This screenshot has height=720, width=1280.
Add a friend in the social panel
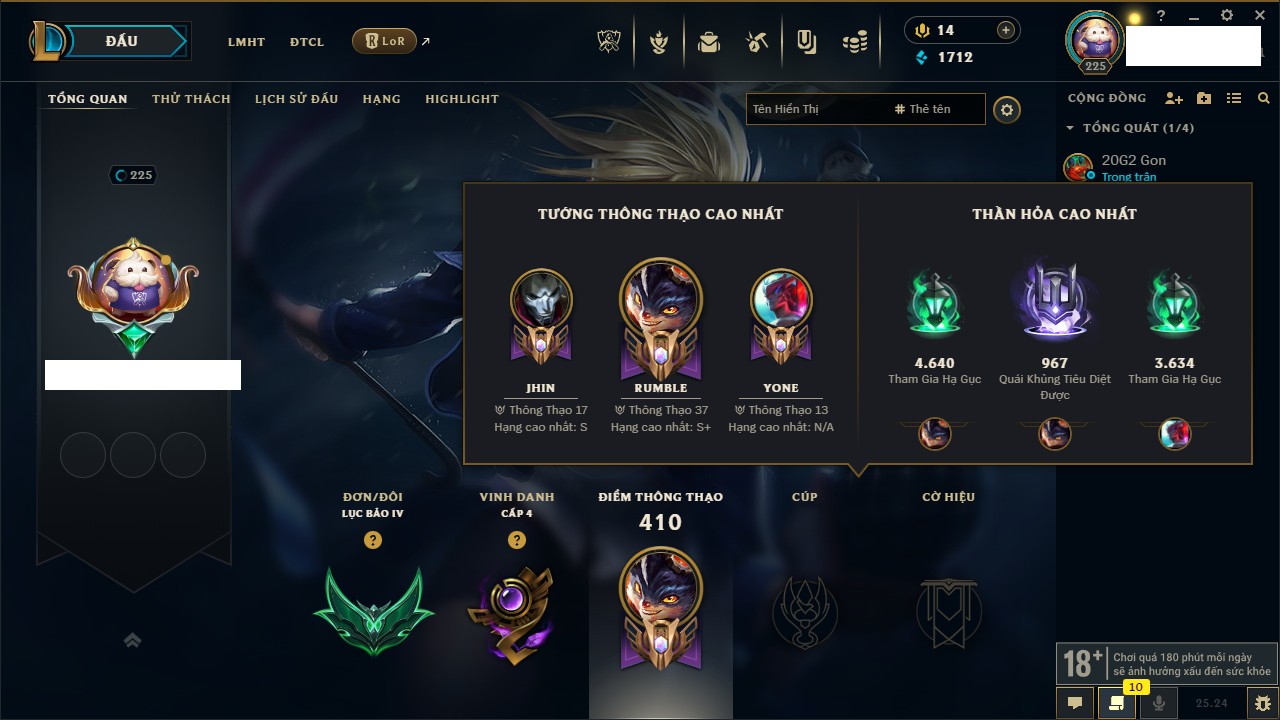click(x=1174, y=98)
